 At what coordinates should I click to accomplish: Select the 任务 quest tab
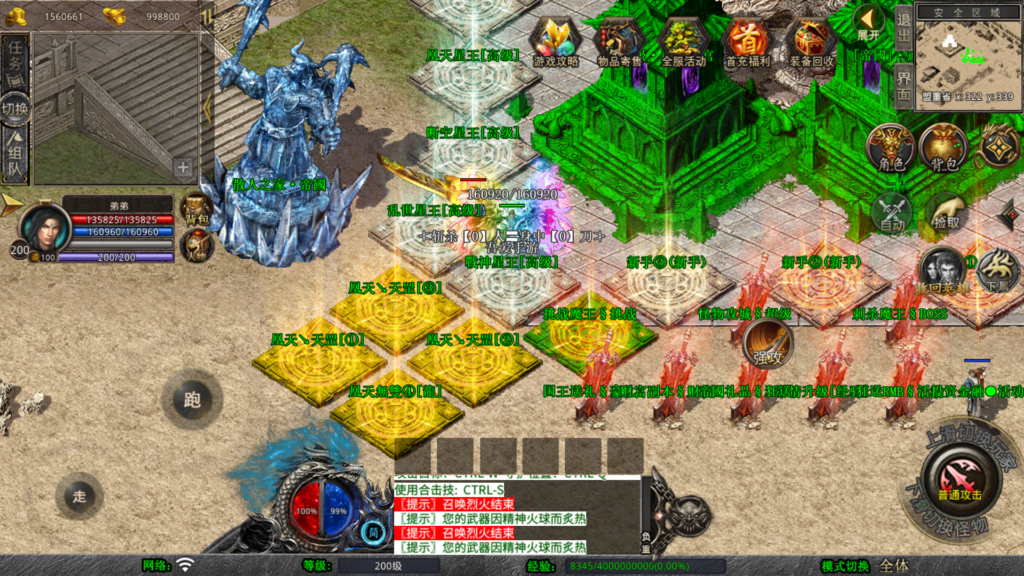tap(16, 63)
